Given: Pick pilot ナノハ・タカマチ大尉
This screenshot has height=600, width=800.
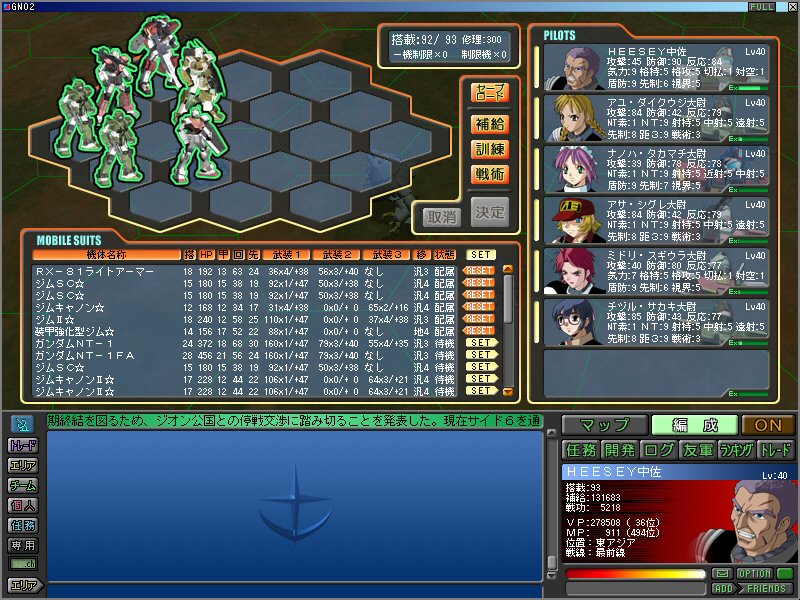Looking at the screenshot, I should pos(656,170).
